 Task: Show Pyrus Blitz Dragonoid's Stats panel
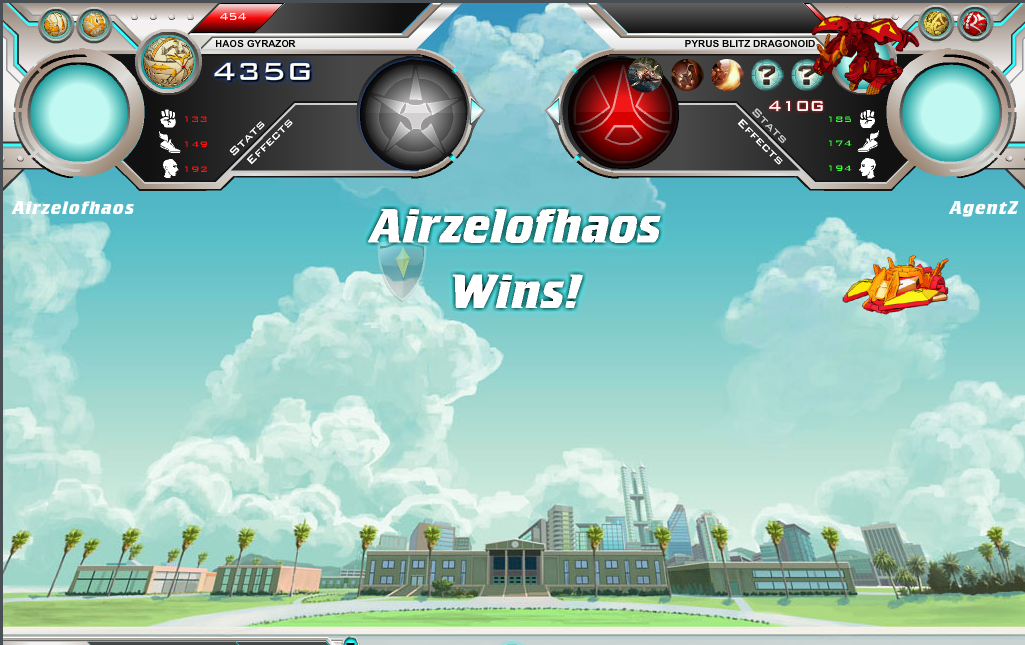pos(770,123)
